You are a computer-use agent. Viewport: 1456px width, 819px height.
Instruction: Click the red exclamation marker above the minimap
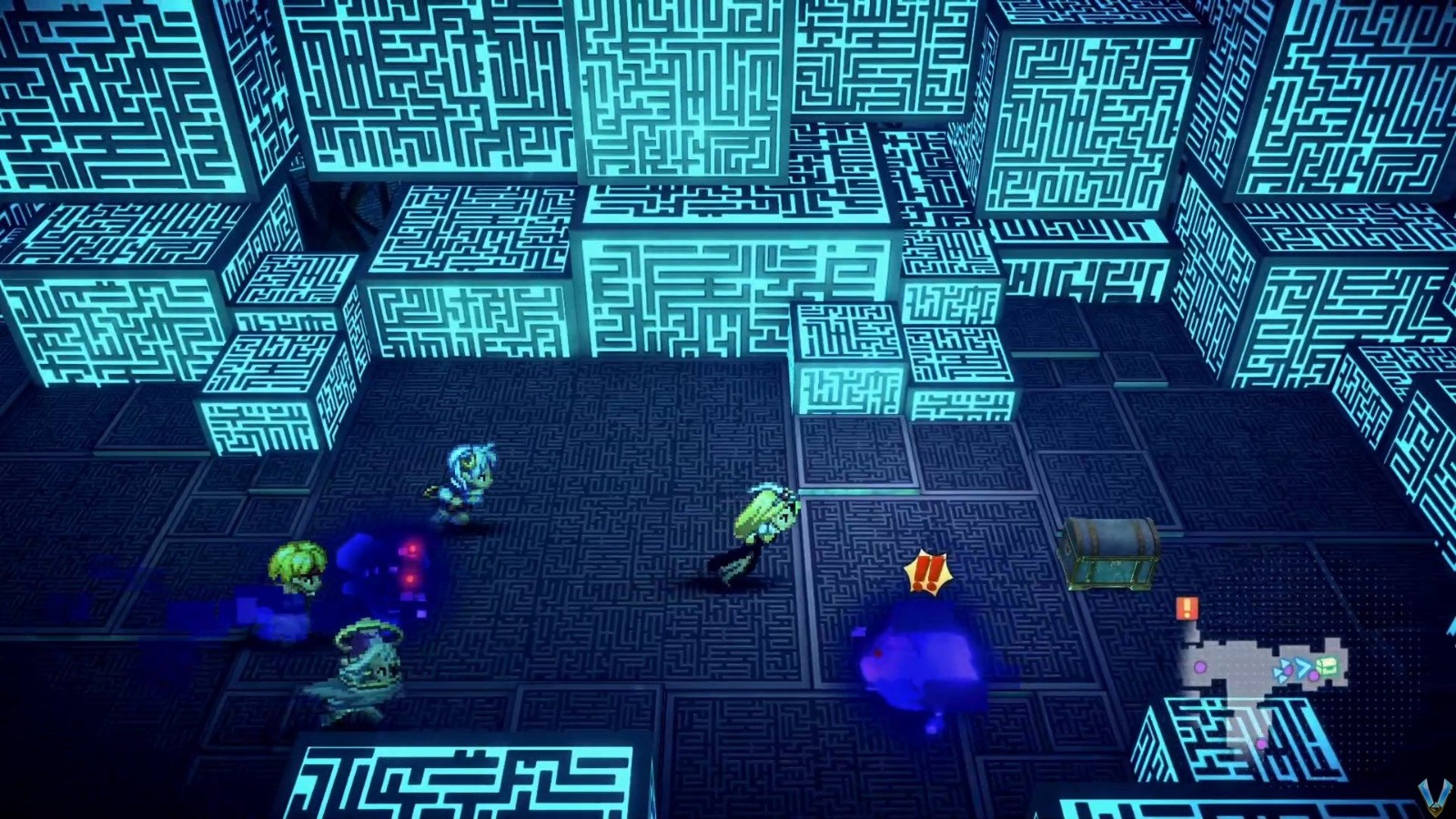click(1188, 608)
